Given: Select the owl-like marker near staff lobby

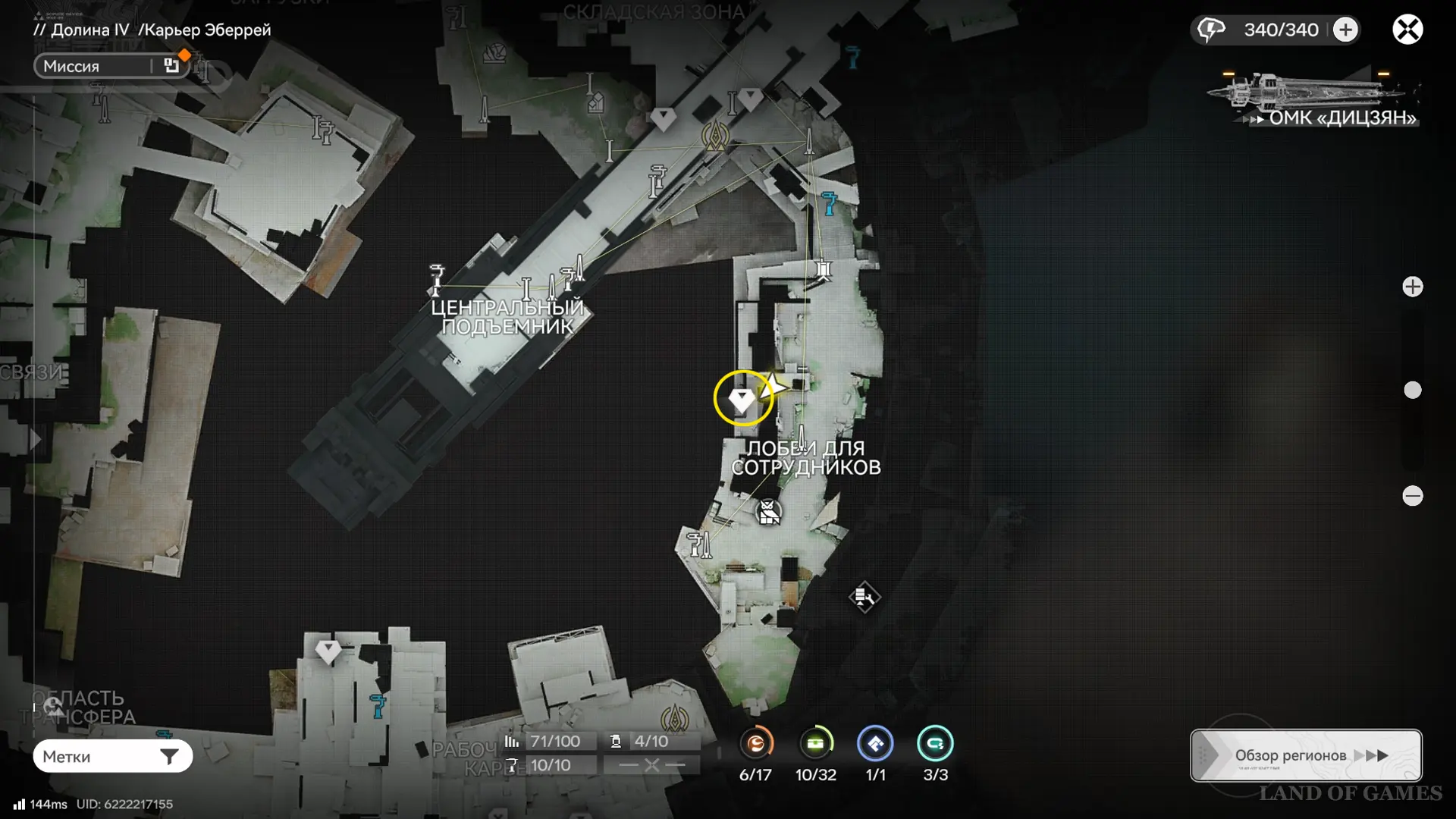Looking at the screenshot, I should [769, 513].
